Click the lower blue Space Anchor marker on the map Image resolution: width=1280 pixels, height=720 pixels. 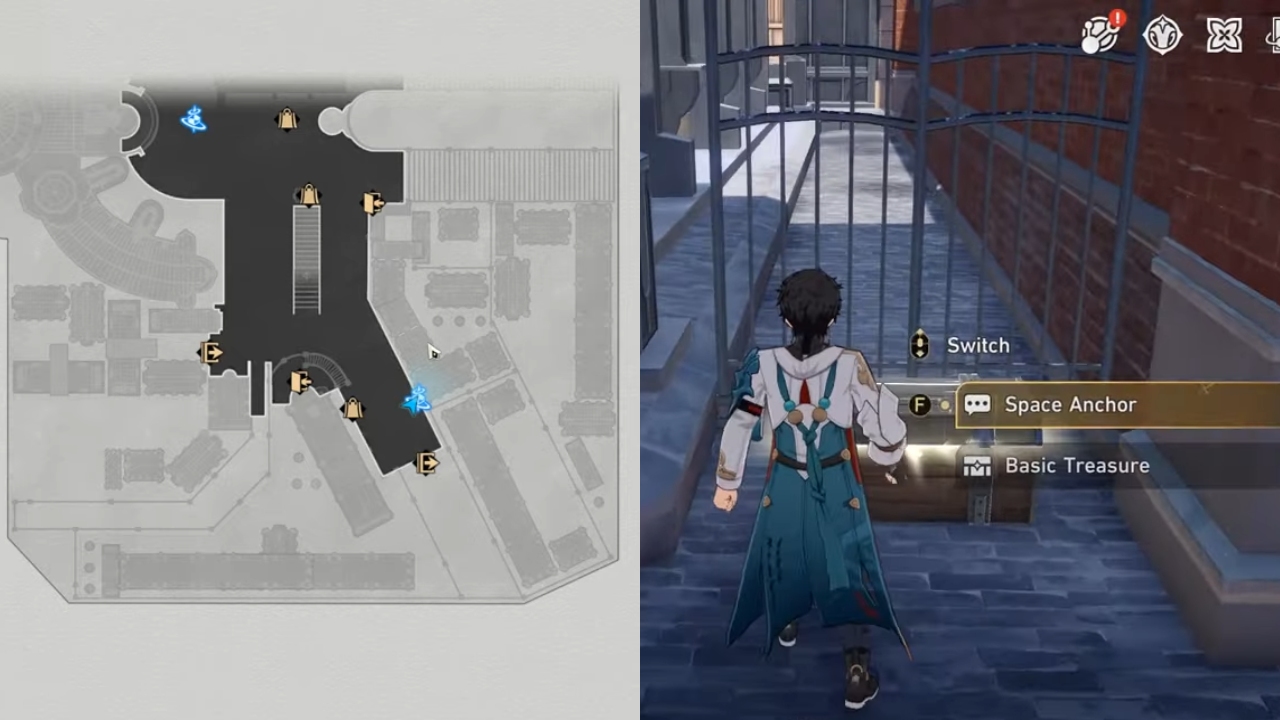coord(418,400)
